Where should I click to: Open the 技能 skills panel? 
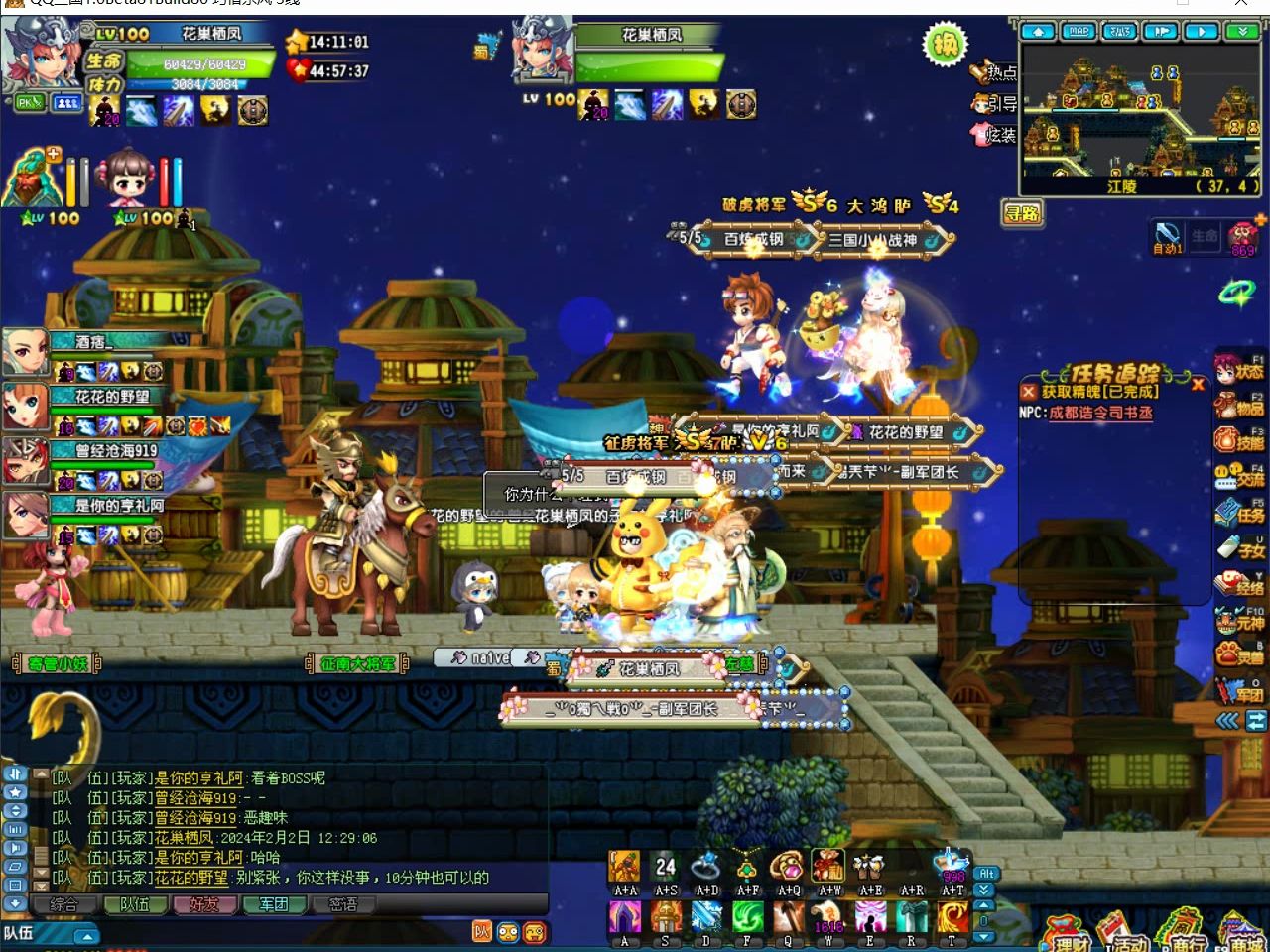pos(1240,441)
